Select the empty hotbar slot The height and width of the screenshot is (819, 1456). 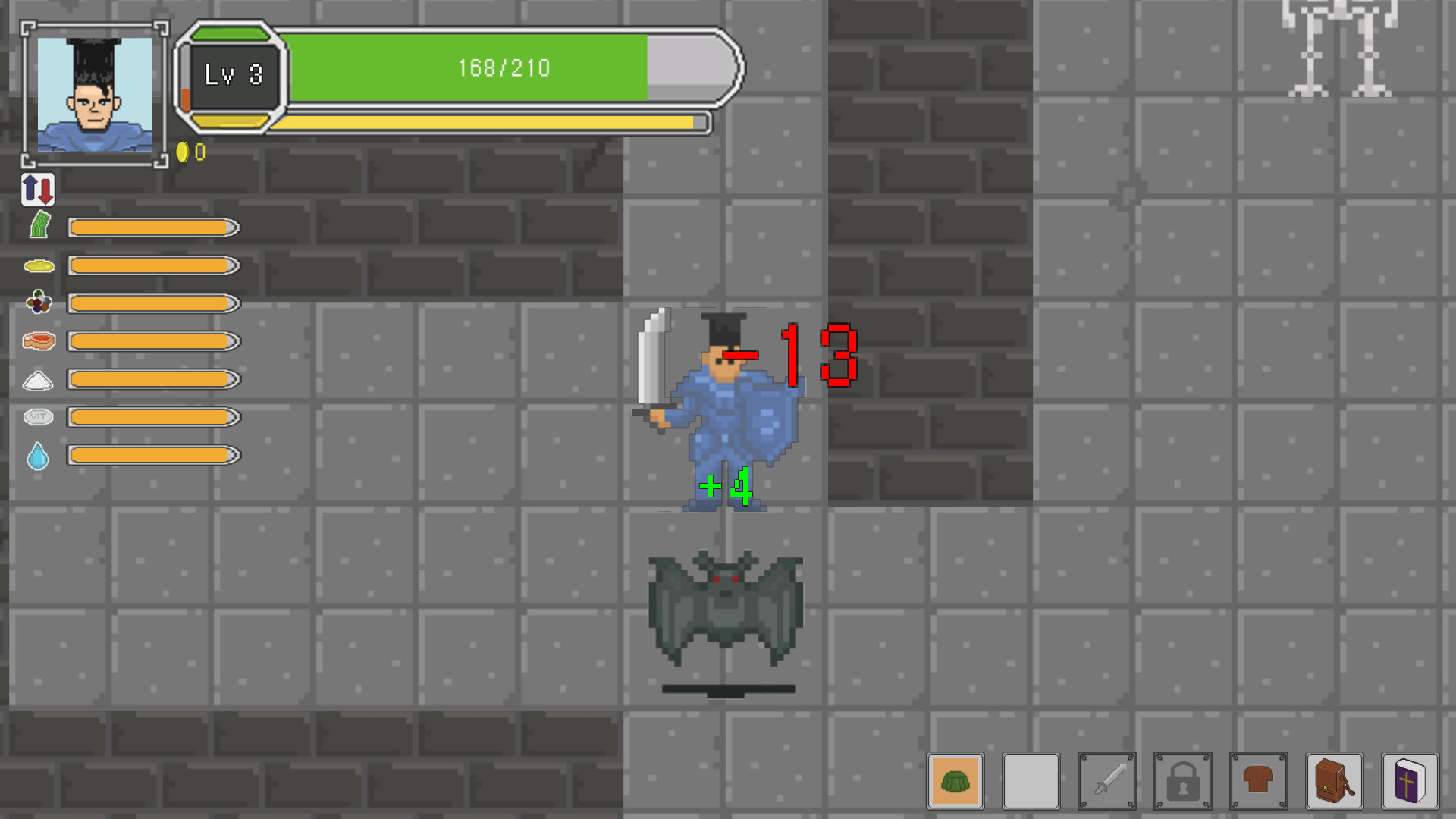tap(1031, 781)
